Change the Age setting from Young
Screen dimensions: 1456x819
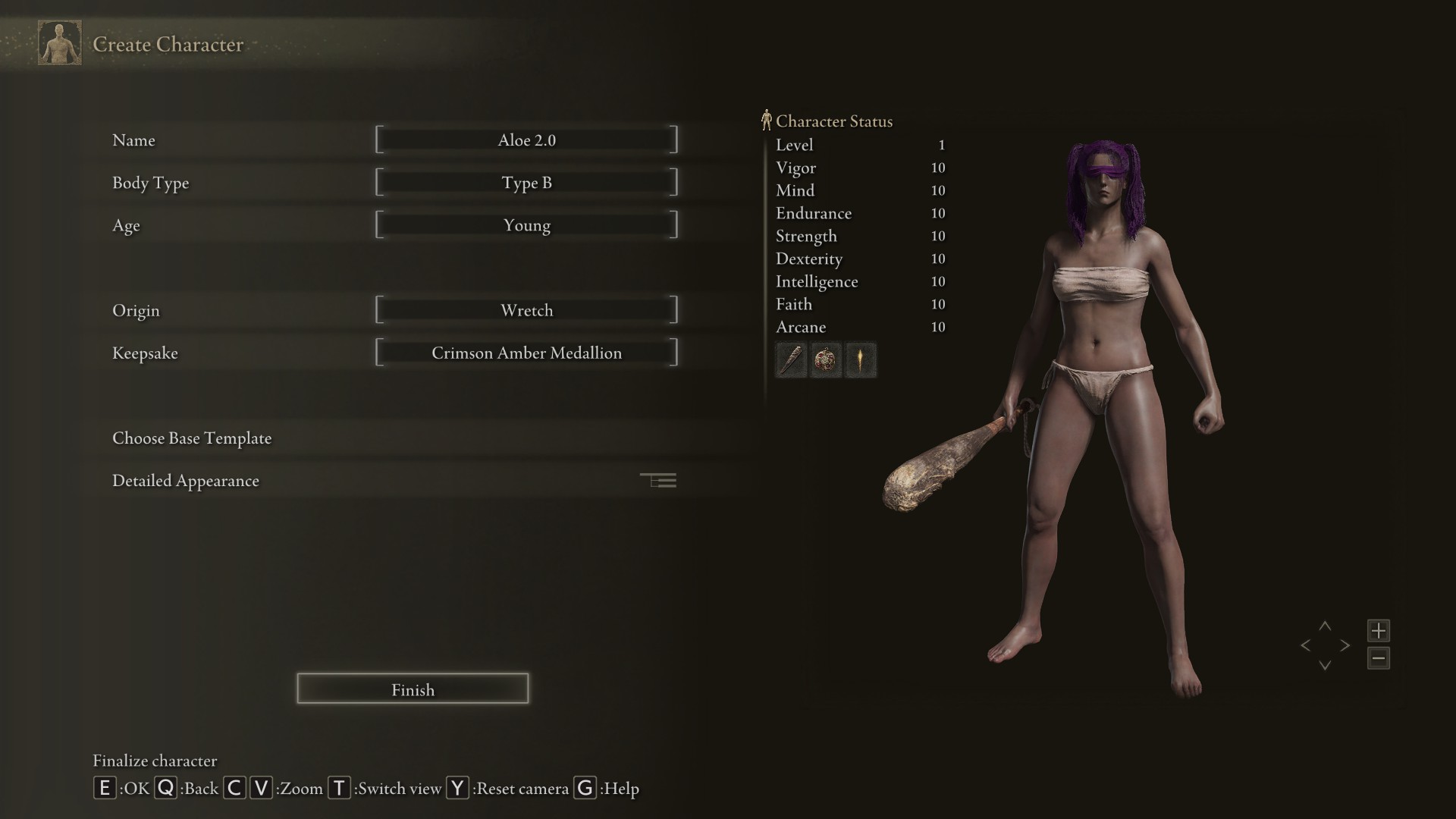(x=526, y=225)
